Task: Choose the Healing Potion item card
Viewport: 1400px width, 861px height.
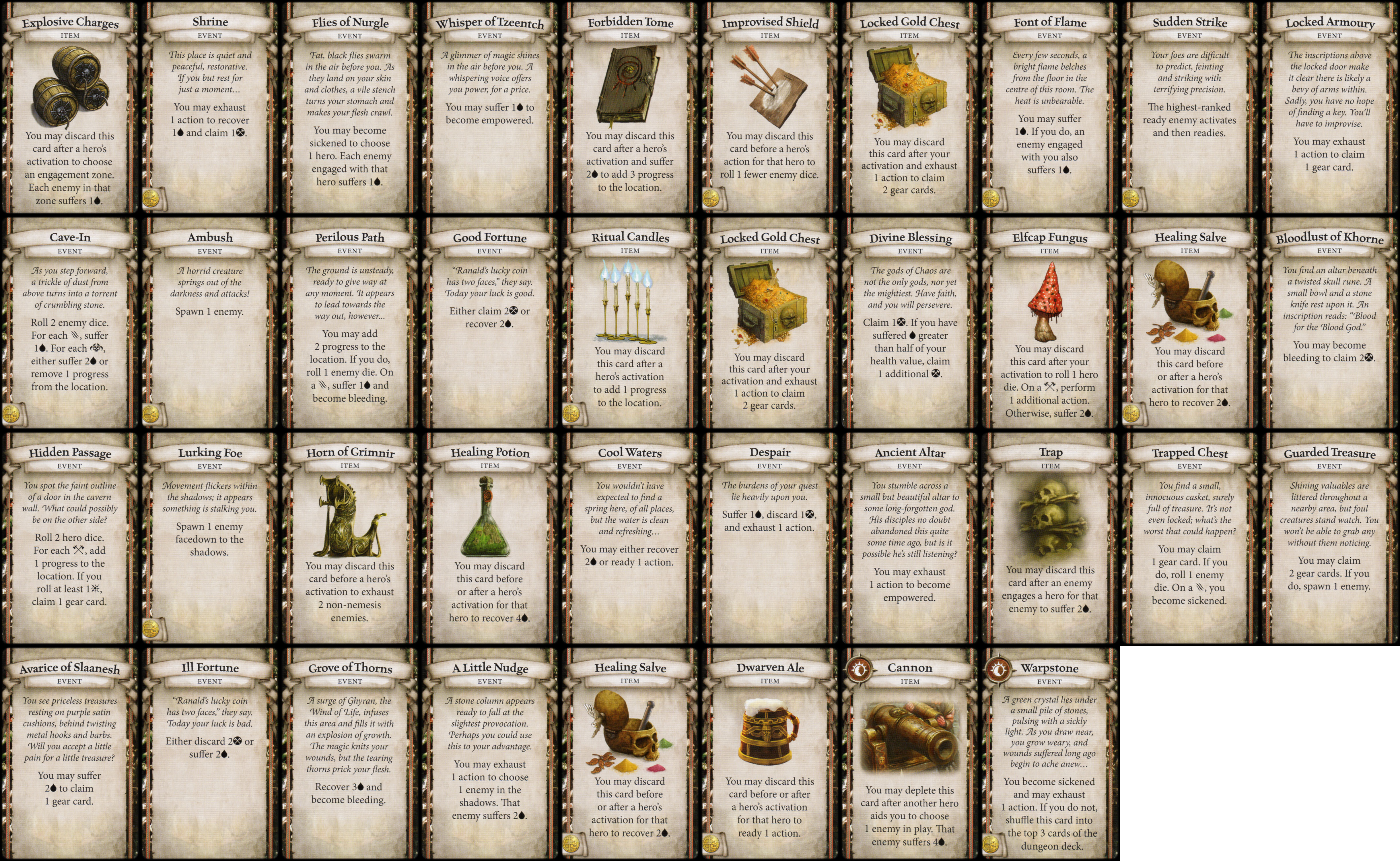Action: pos(490,539)
